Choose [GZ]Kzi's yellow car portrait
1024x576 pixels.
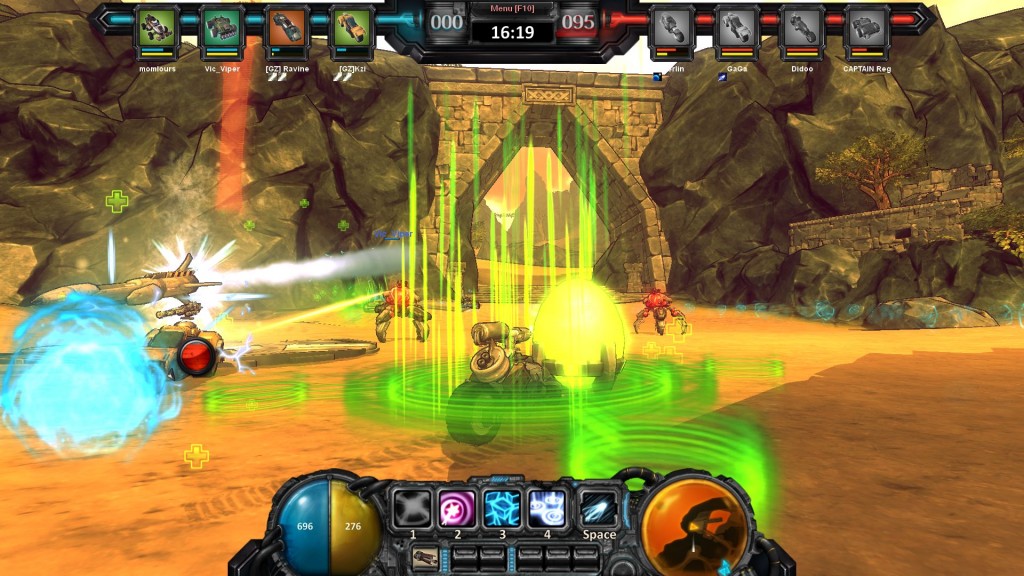click(x=351, y=29)
